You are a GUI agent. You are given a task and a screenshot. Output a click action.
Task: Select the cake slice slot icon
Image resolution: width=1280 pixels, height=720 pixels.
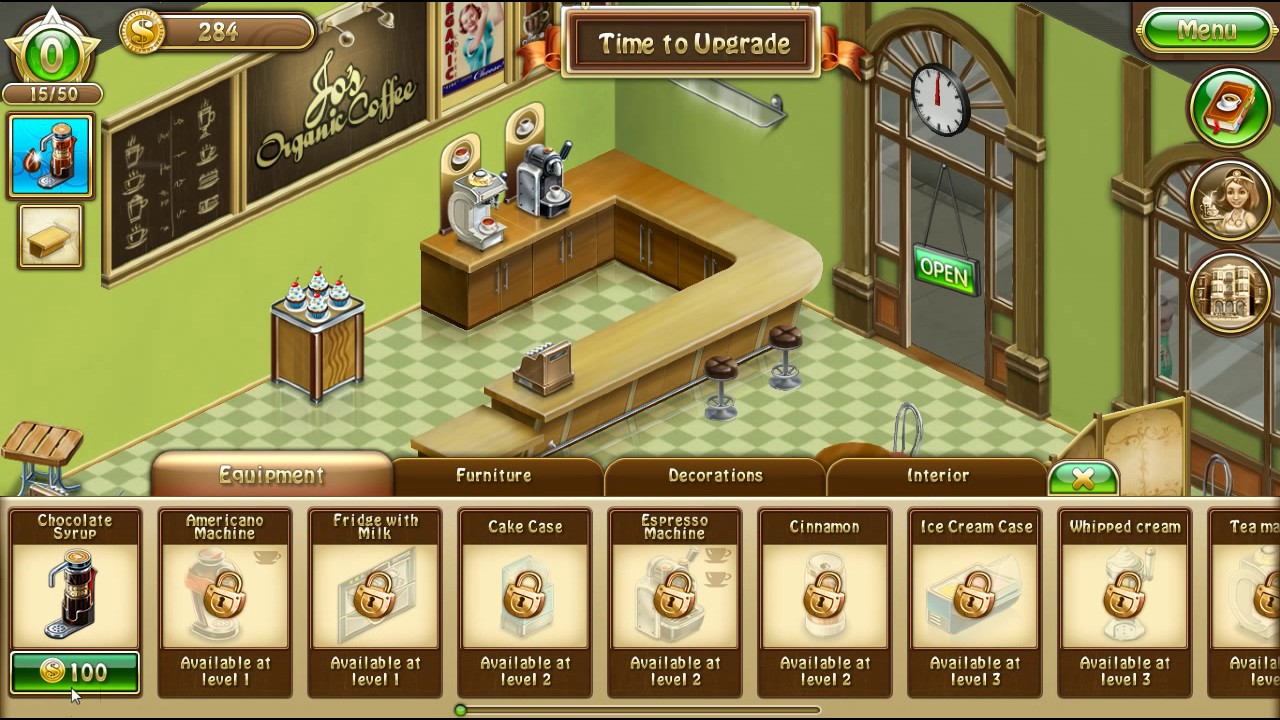50,237
